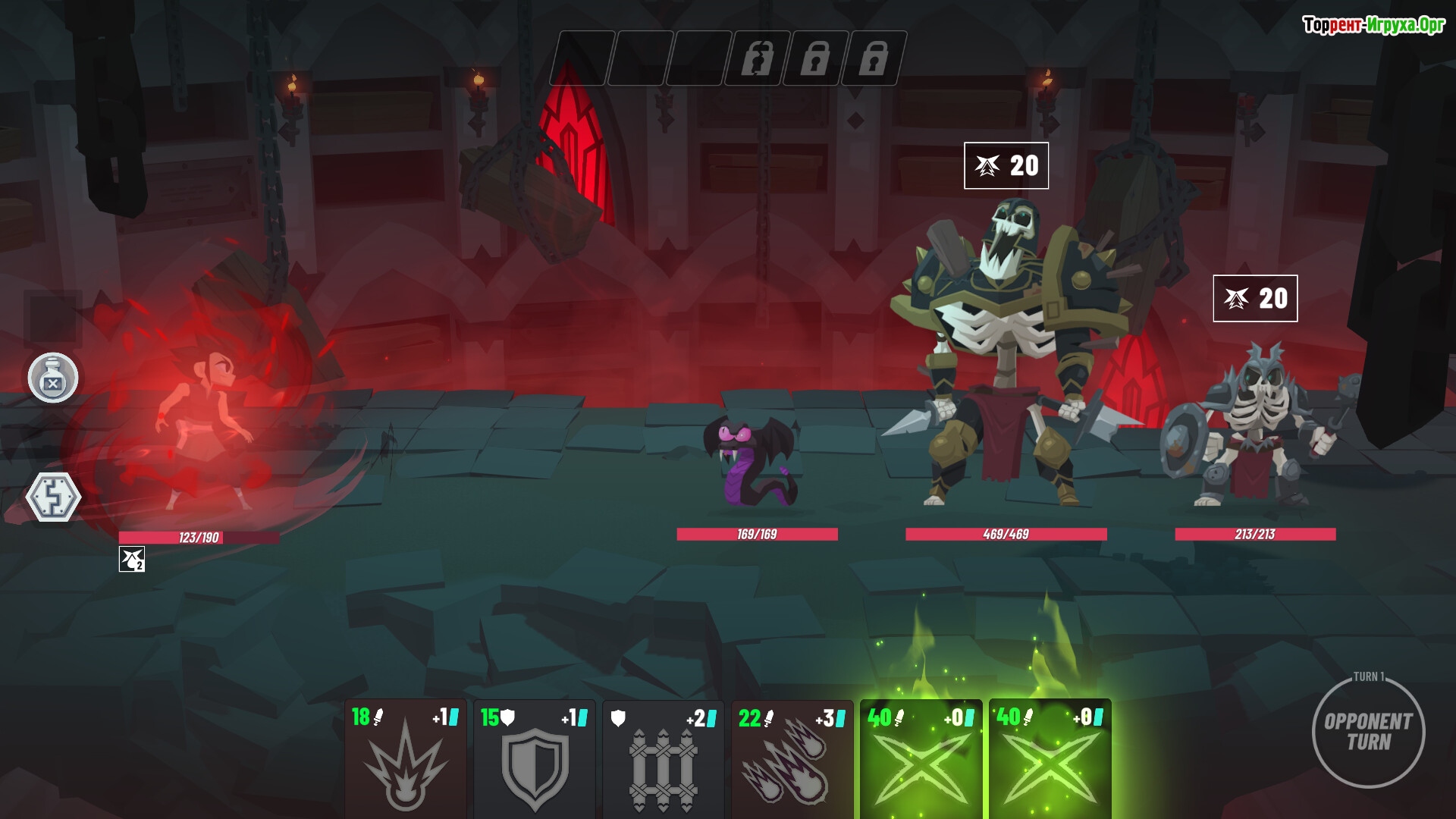Click the Opponent Turn button

point(1368,732)
